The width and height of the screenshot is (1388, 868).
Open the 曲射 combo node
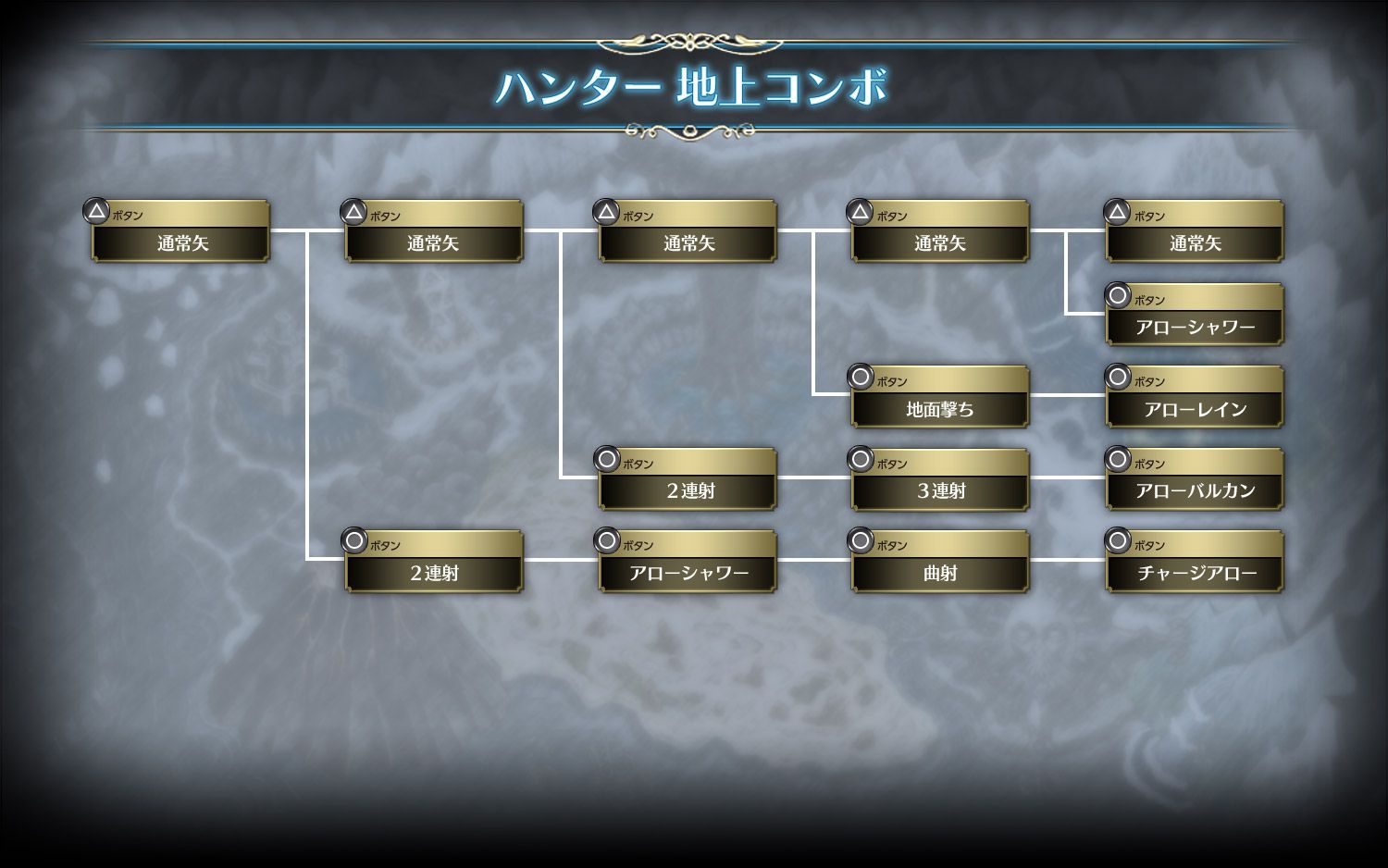(939, 571)
